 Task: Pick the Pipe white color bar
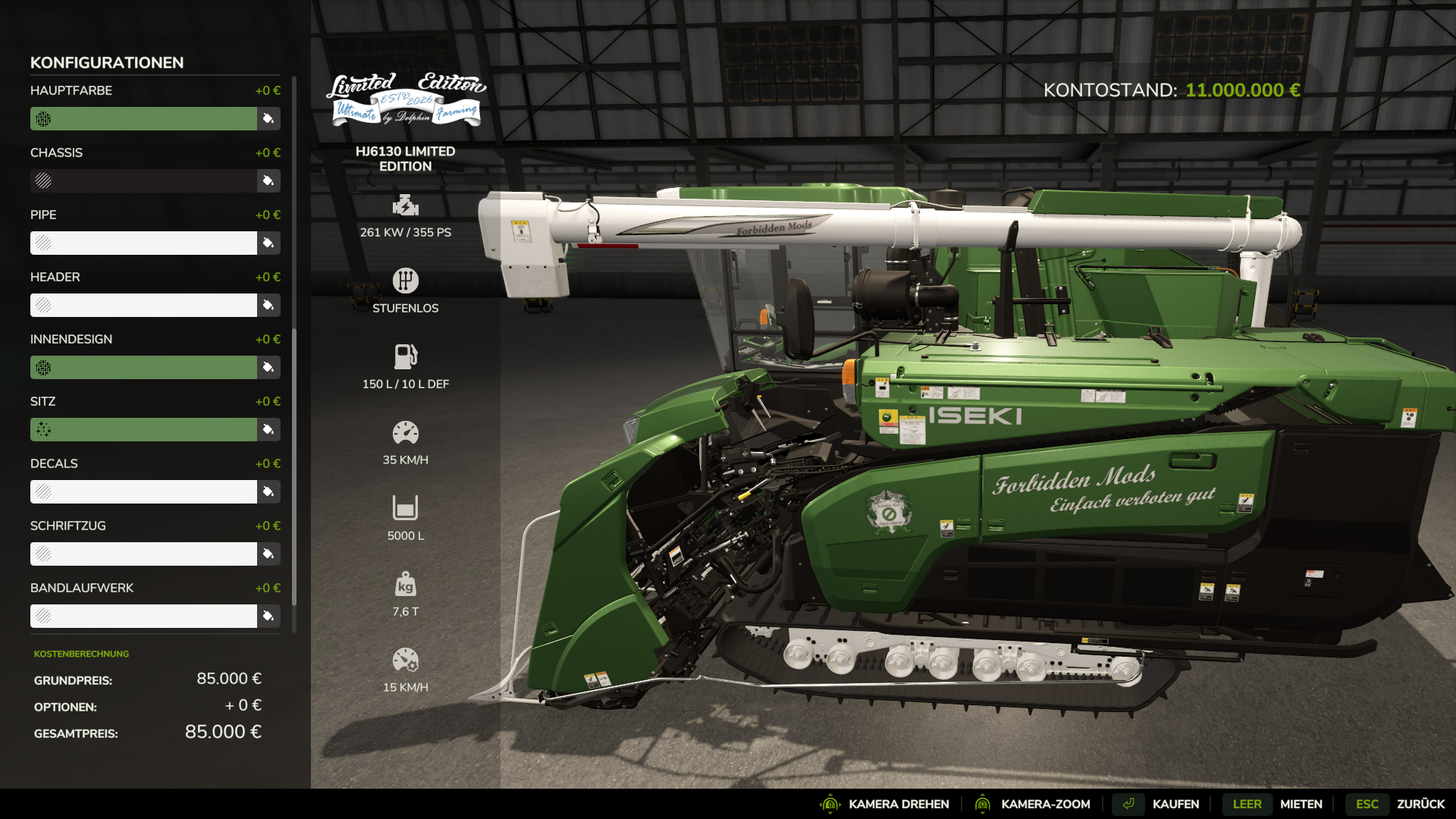[143, 243]
